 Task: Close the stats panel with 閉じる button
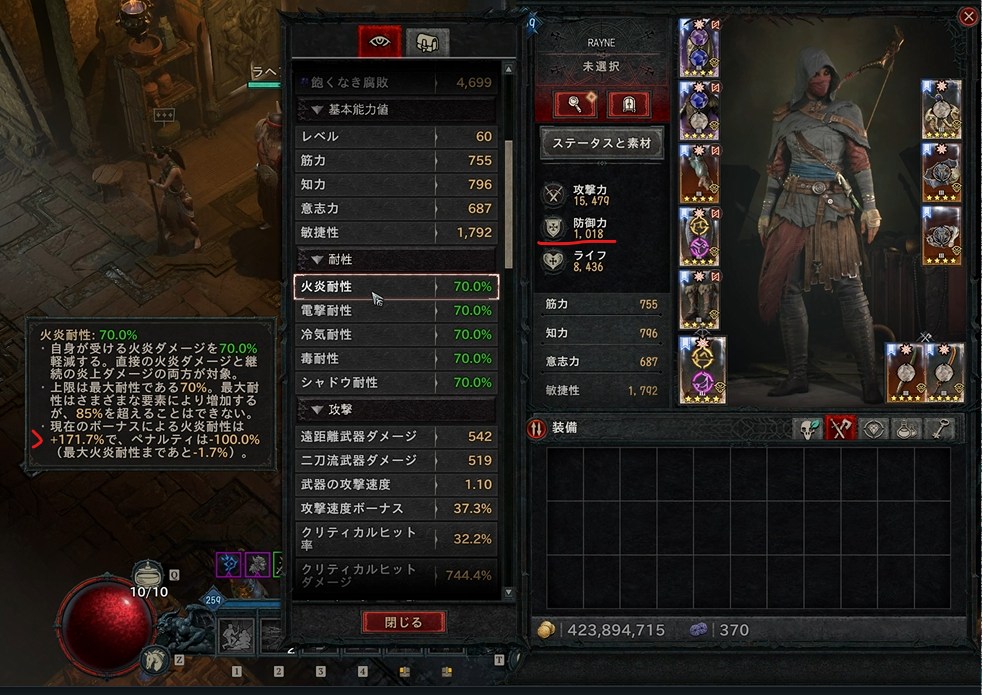click(403, 622)
